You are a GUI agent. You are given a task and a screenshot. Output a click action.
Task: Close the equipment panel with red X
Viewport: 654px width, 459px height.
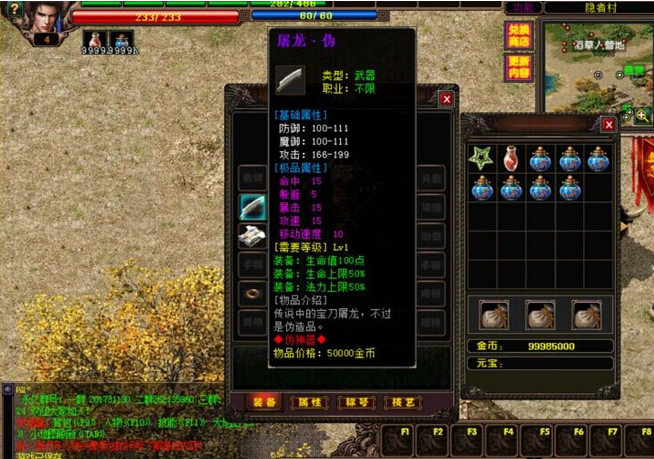pos(446,99)
